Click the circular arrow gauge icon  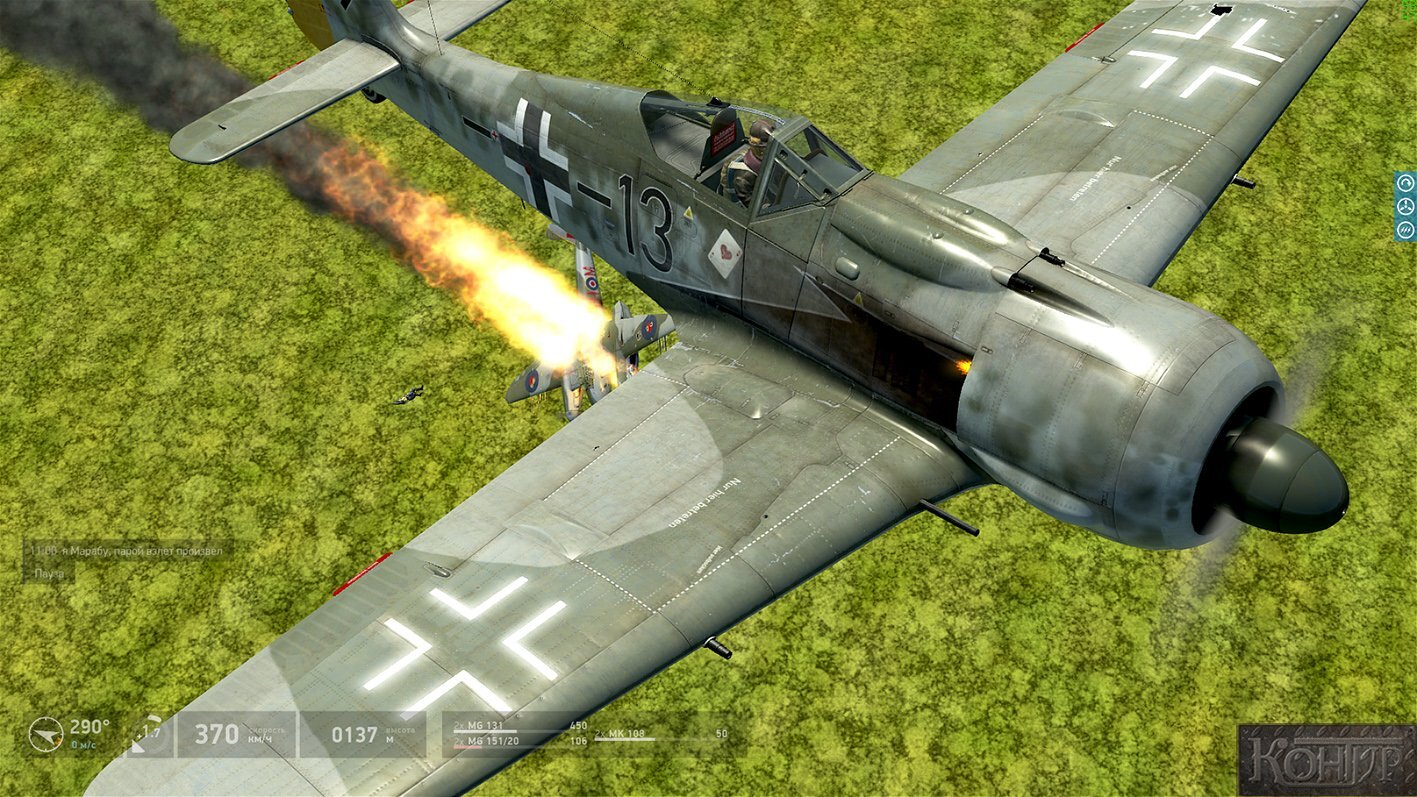pos(1405,183)
